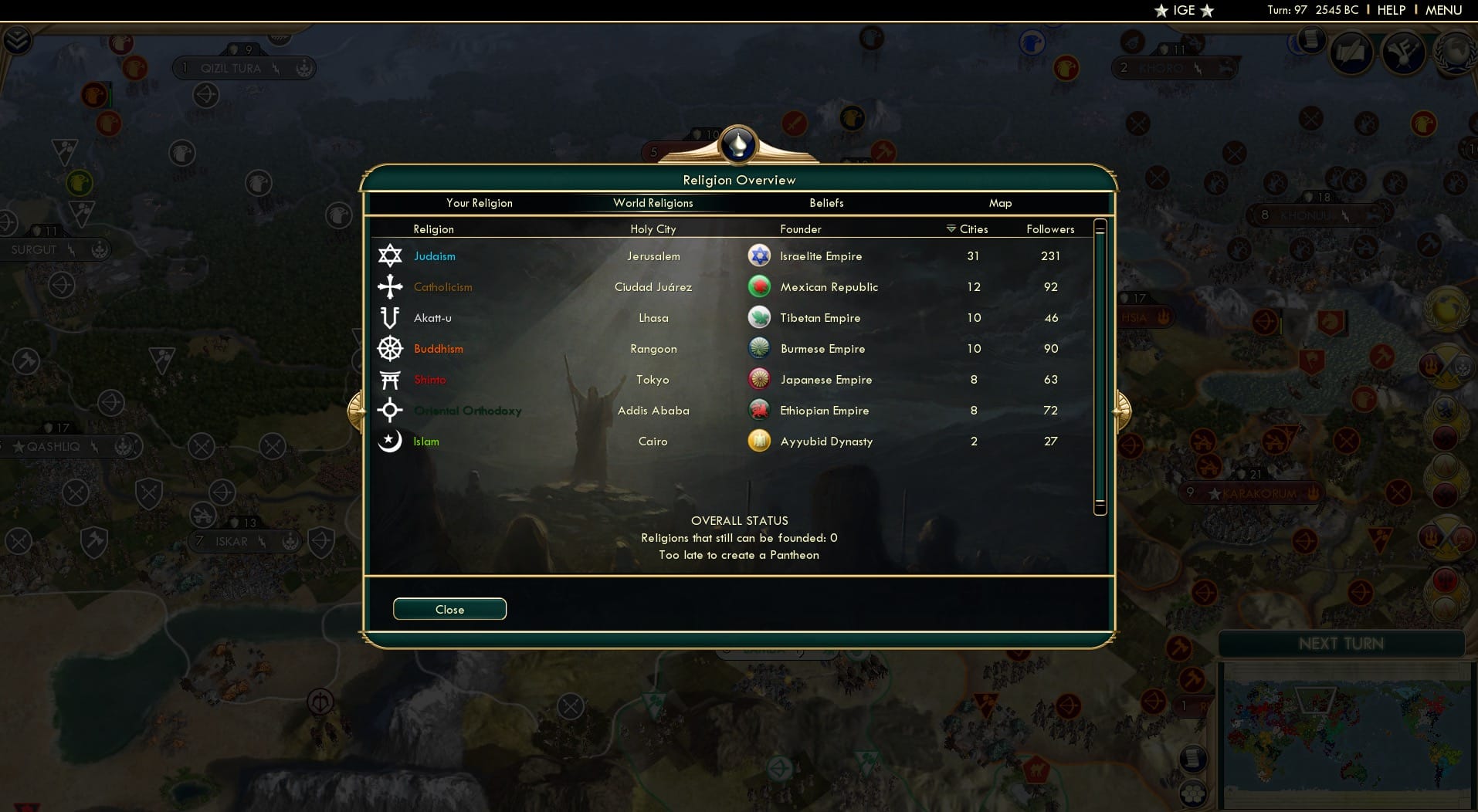Select the Judaism star icon
Image resolution: width=1478 pixels, height=812 pixels.
point(390,255)
